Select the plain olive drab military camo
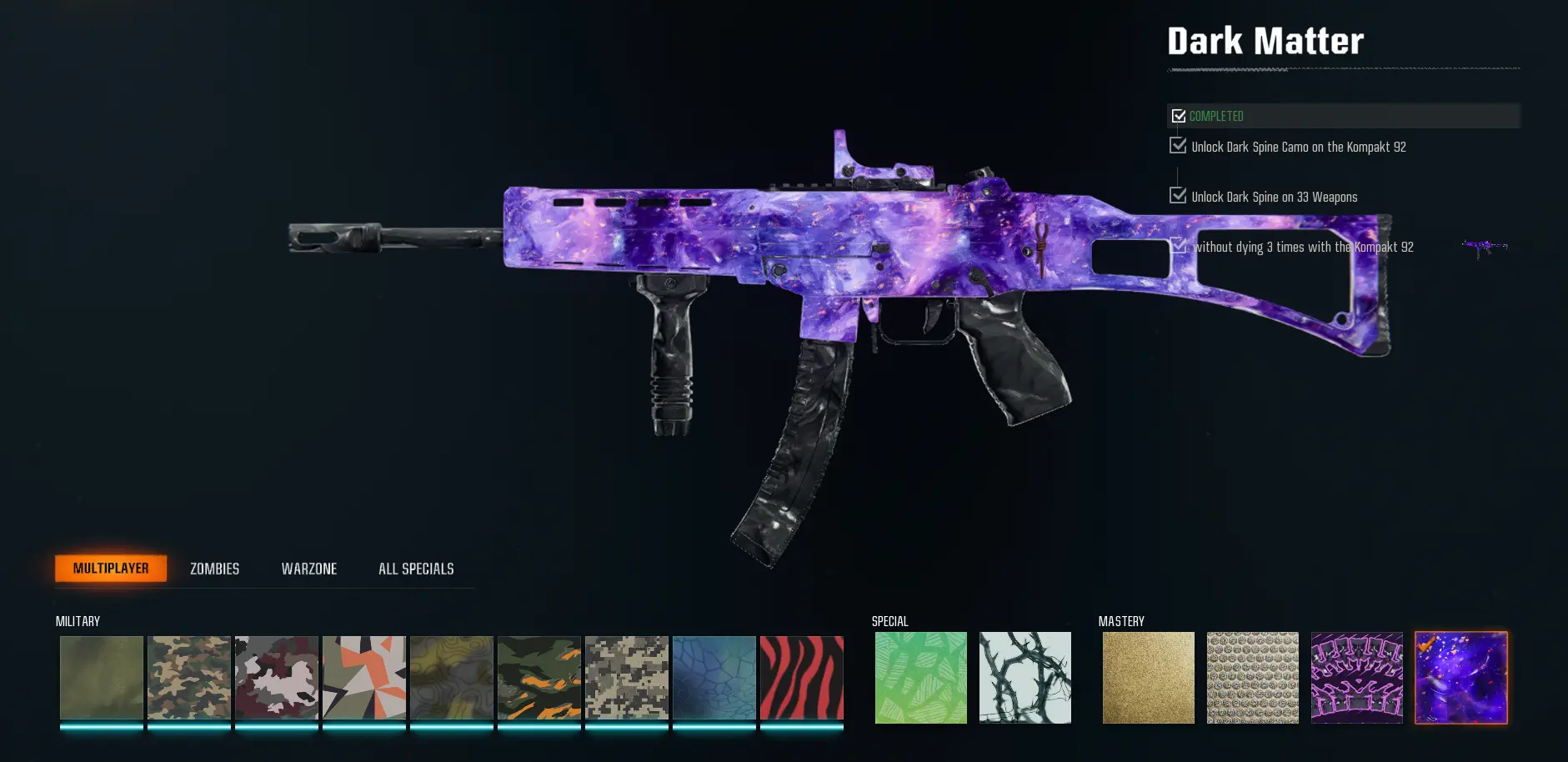 point(101,677)
